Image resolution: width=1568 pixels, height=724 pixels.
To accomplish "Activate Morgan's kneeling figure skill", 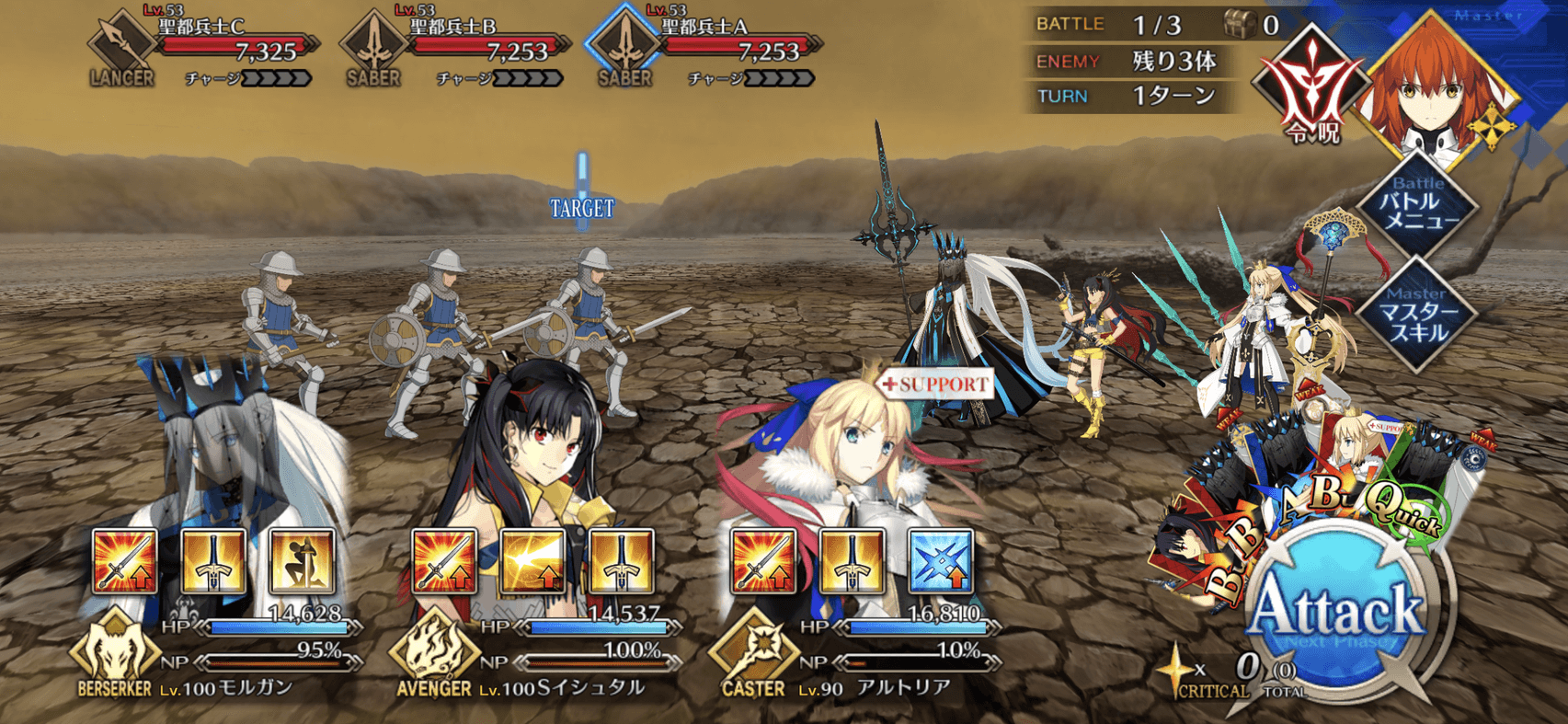I will [302, 560].
